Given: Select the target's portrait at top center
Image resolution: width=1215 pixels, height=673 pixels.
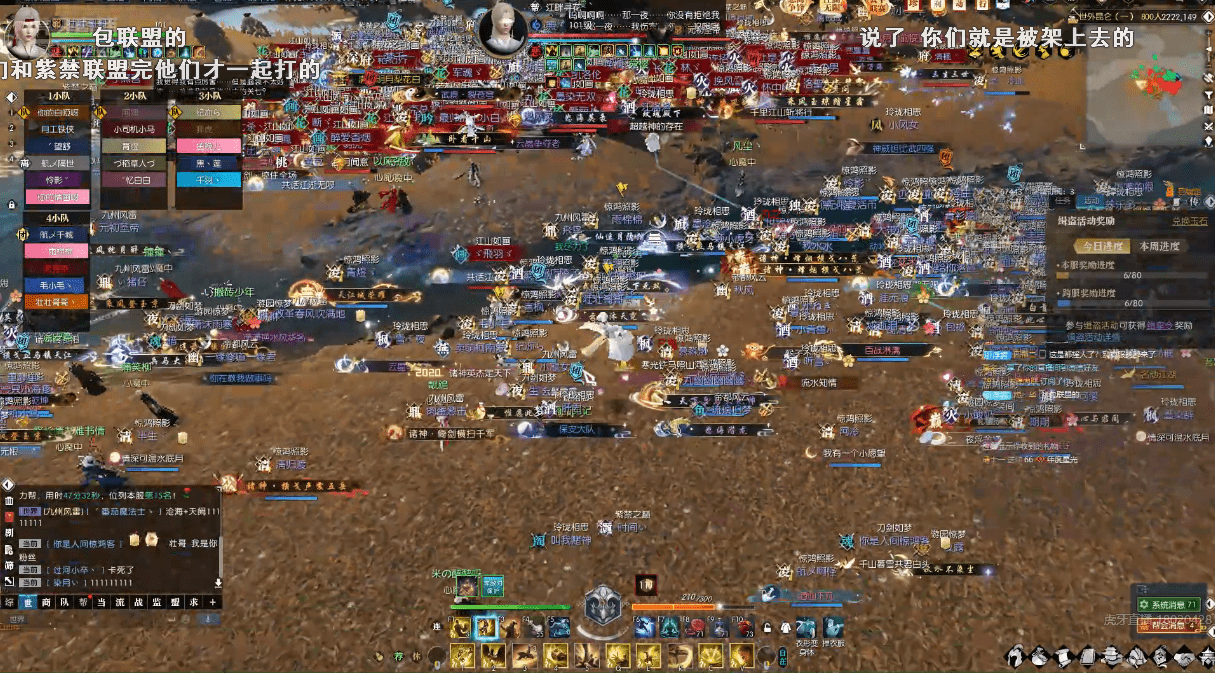Looking at the screenshot, I should click(x=502, y=31).
